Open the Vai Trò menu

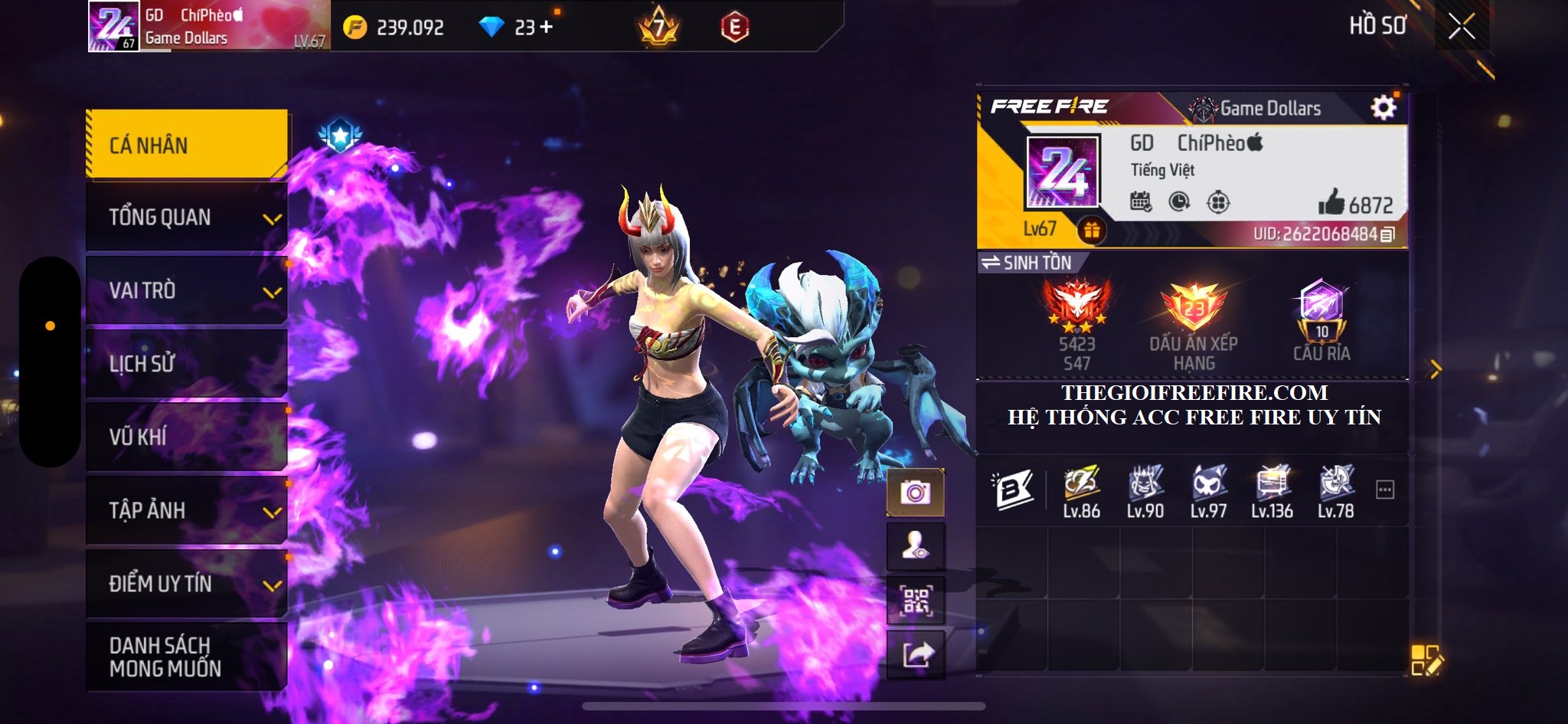click(x=187, y=290)
